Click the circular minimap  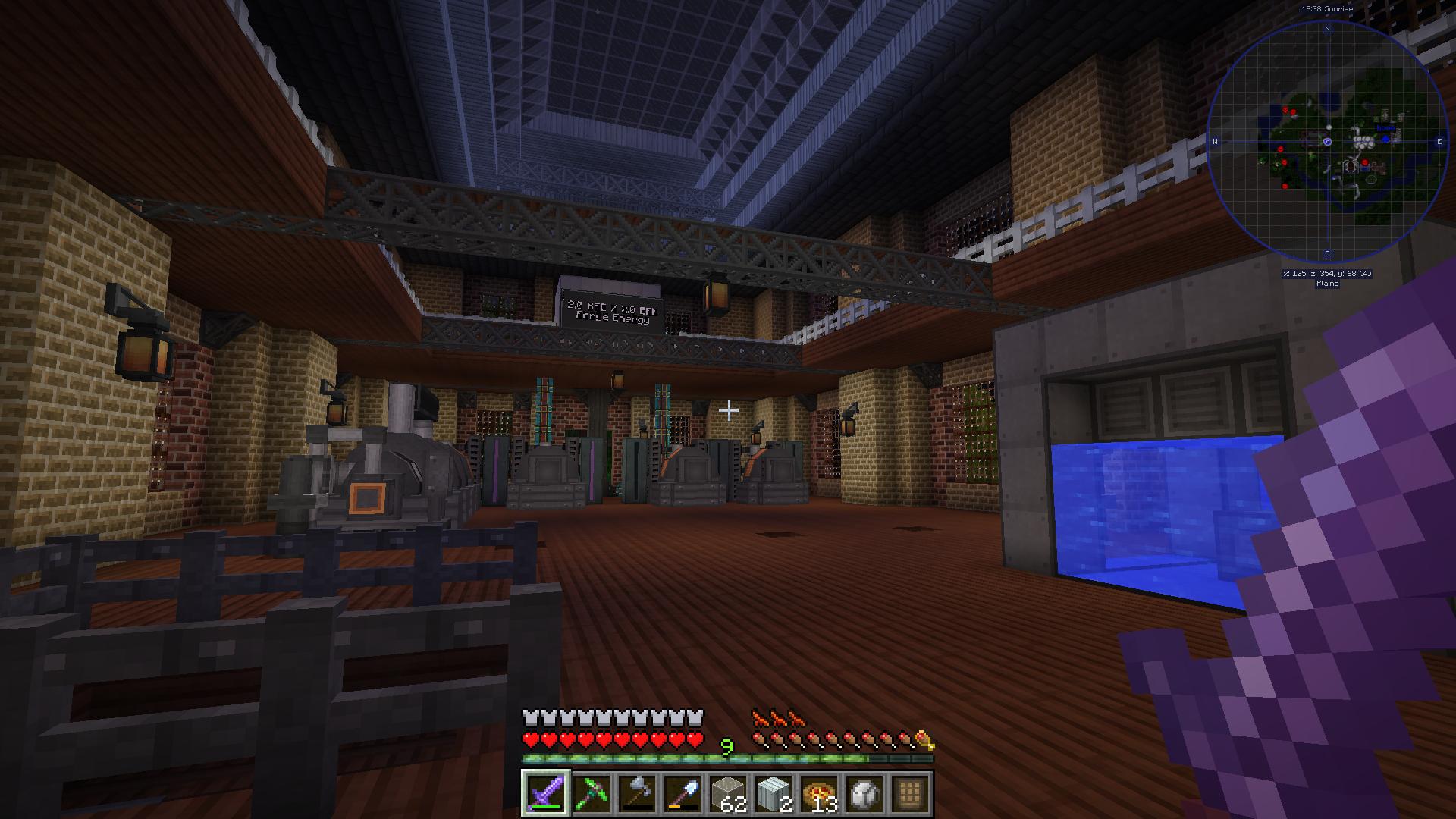point(1327,142)
